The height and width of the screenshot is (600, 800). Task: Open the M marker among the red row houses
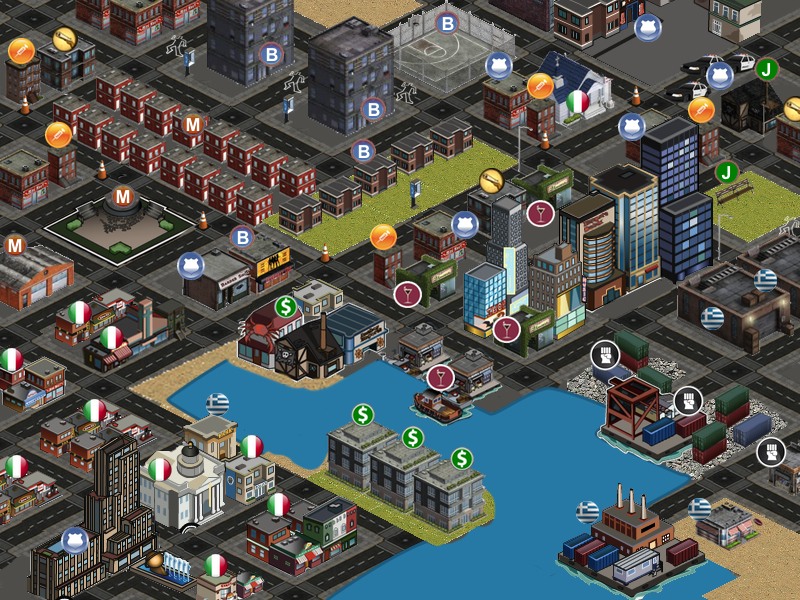(189, 125)
